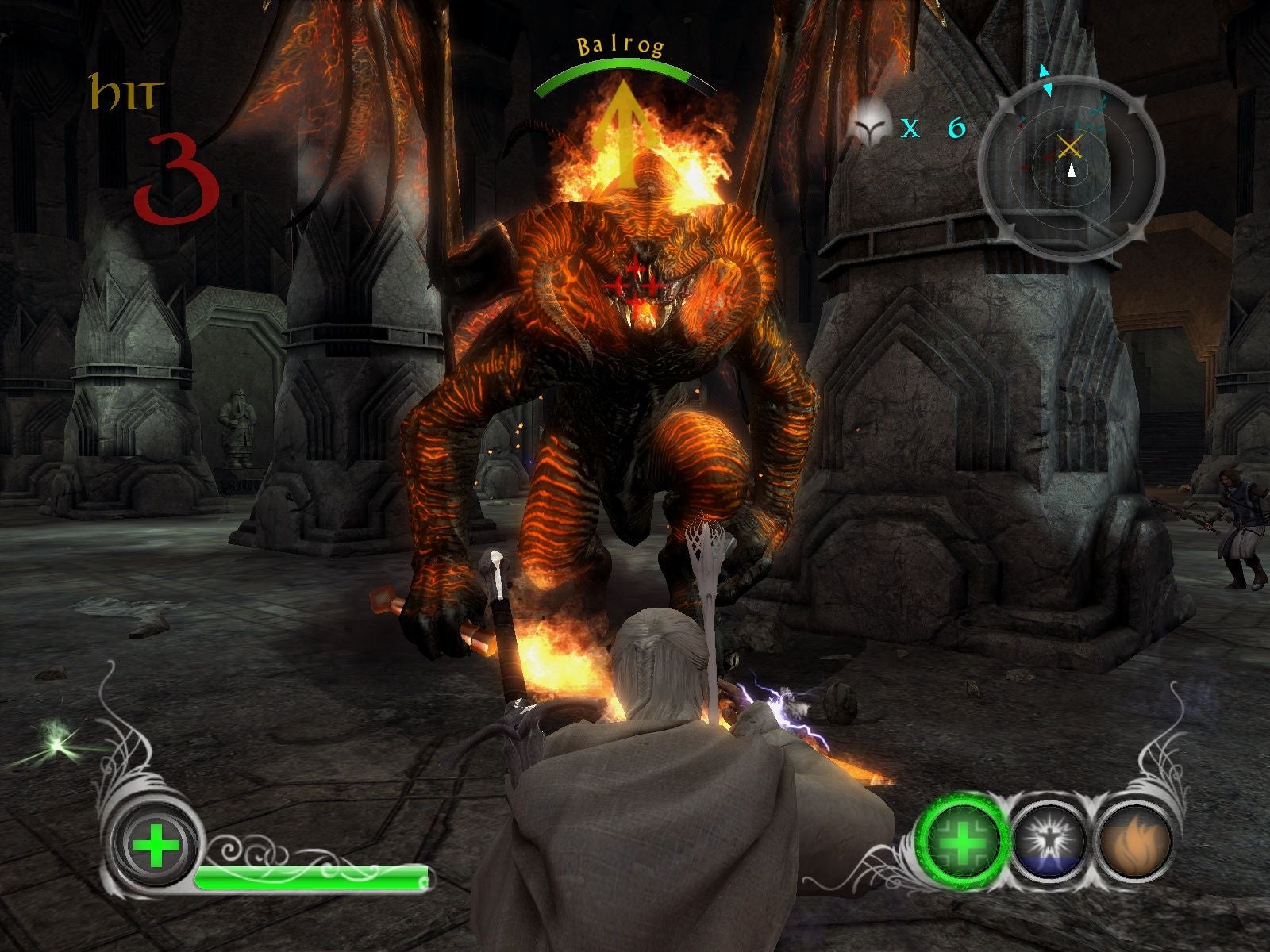The width and height of the screenshot is (1270, 952).
Task: Click the white enemy helmet counter icon
Action: pyautogui.click(x=871, y=130)
